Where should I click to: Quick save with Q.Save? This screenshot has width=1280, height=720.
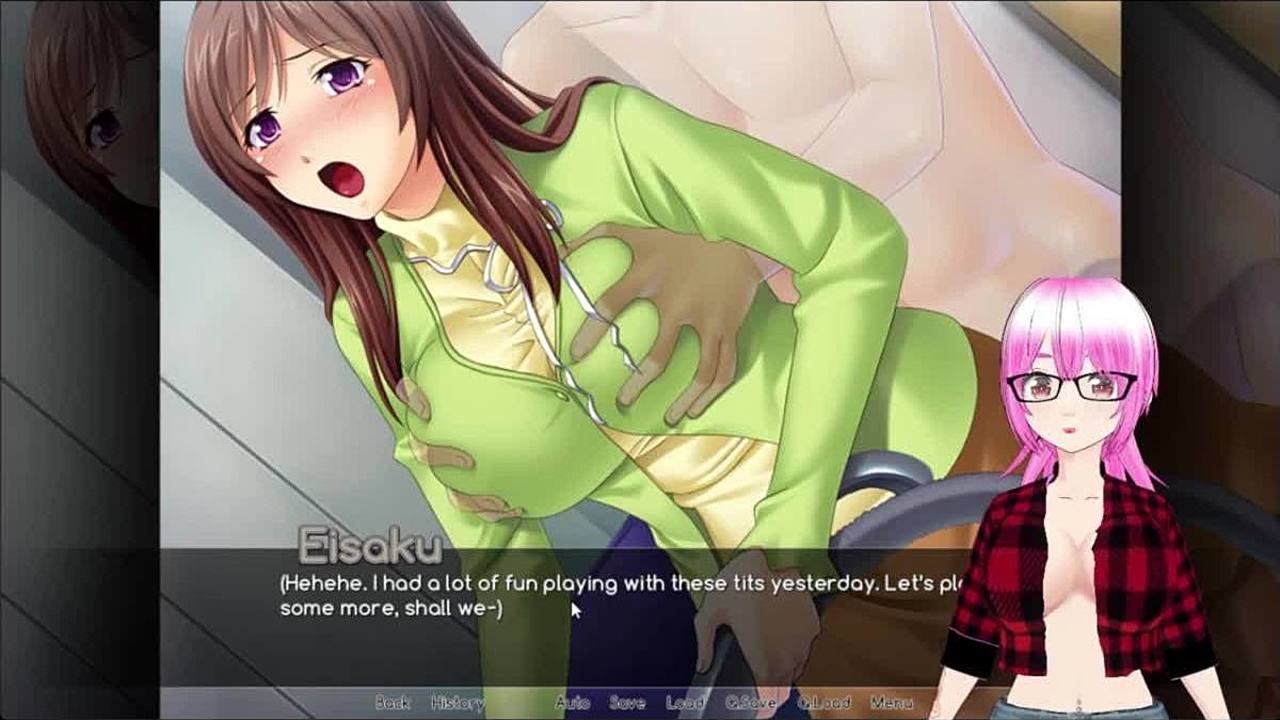tap(750, 702)
